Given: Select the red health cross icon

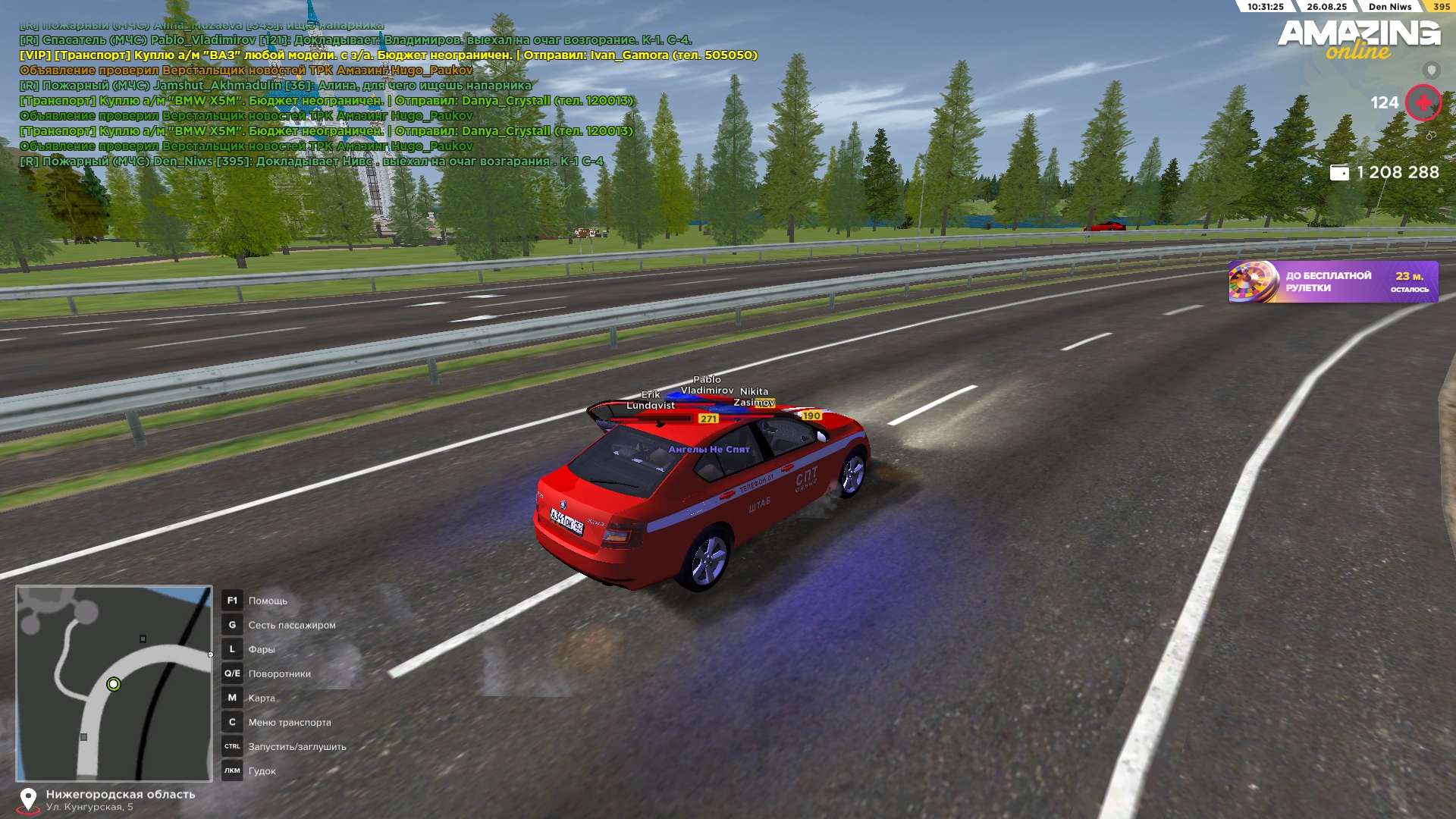Looking at the screenshot, I should tap(1423, 103).
